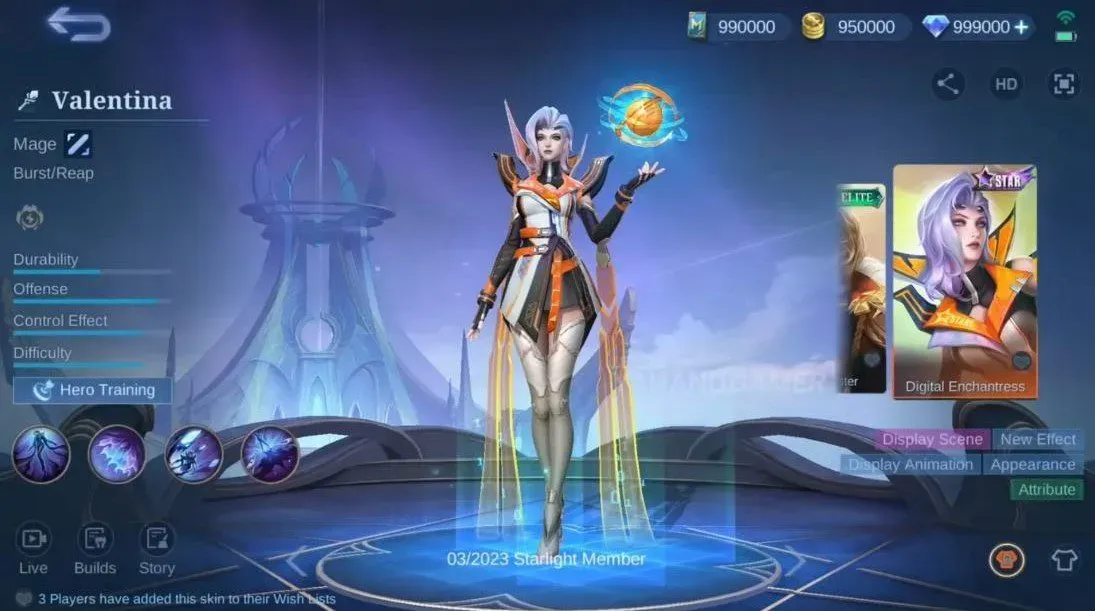Image resolution: width=1095 pixels, height=611 pixels.
Task: Open the share options icon
Action: [948, 84]
